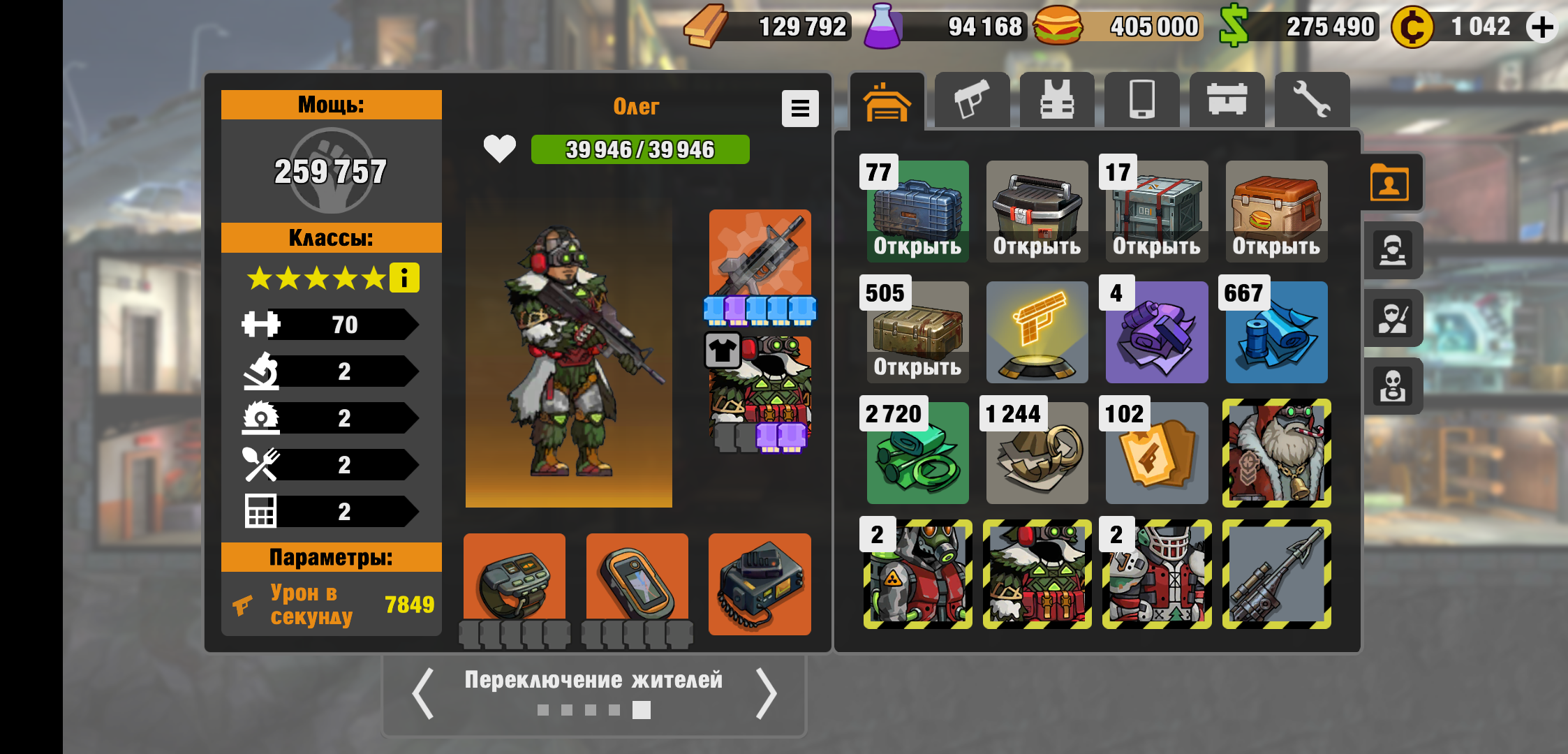Click the equipped radio station gadget slot

click(x=760, y=584)
